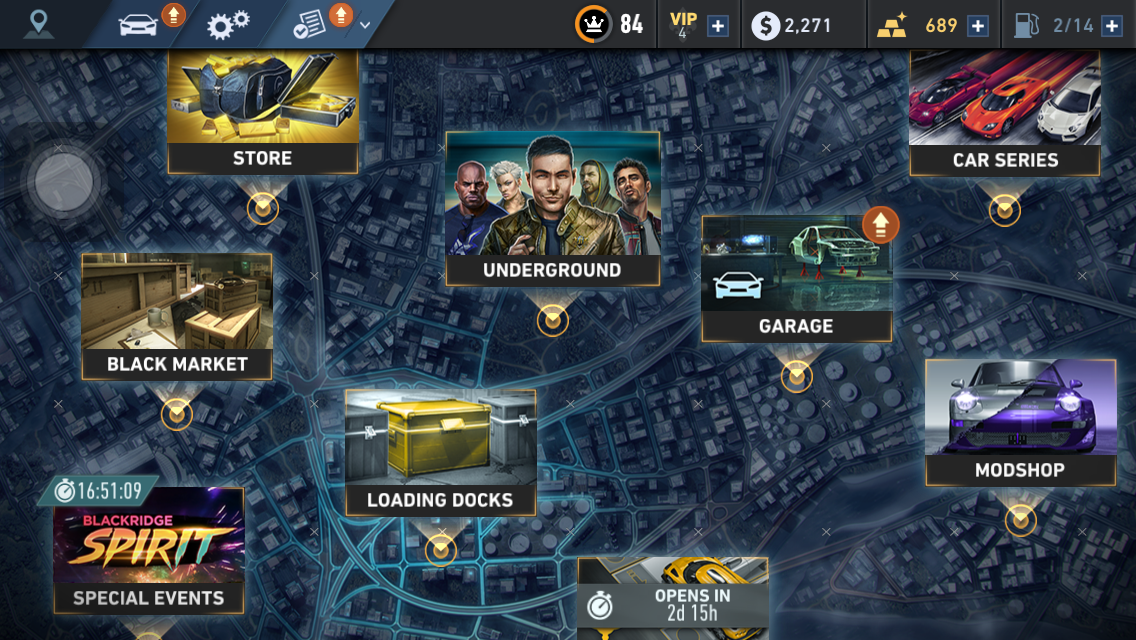1136x640 pixels.
Task: Click the round virtual joystick control
Action: tap(63, 183)
